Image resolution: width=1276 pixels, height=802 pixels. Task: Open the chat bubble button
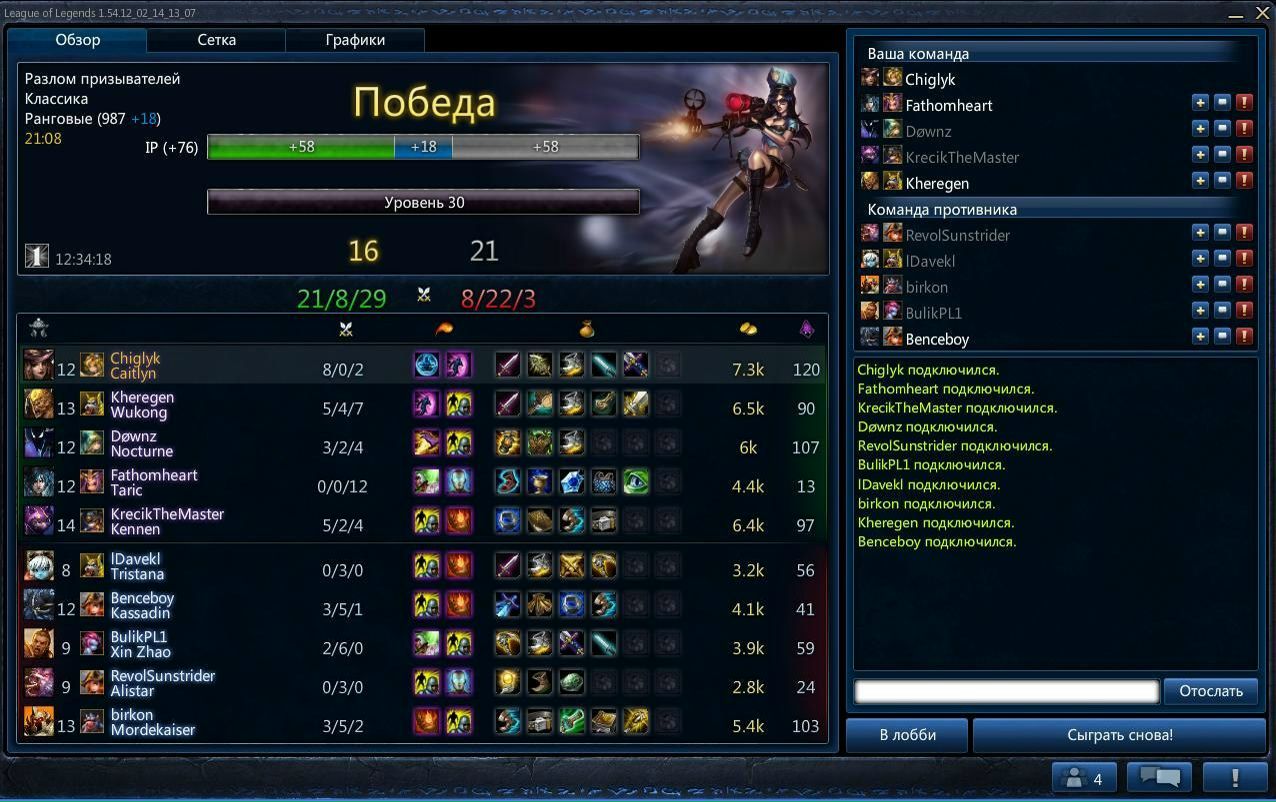point(1159,778)
